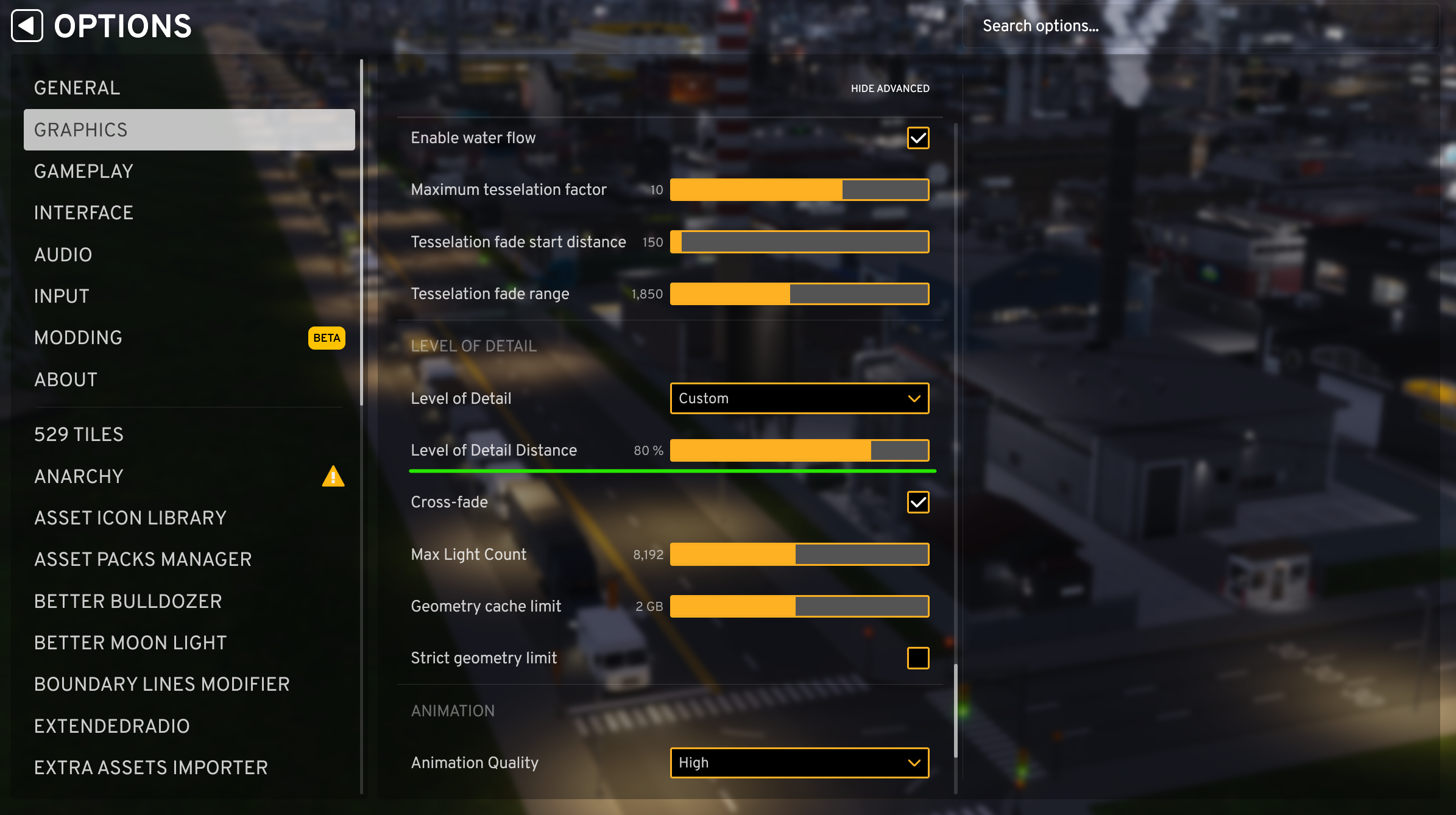Expand the Custom selection chevron
This screenshot has width=1456, height=815.
click(914, 398)
